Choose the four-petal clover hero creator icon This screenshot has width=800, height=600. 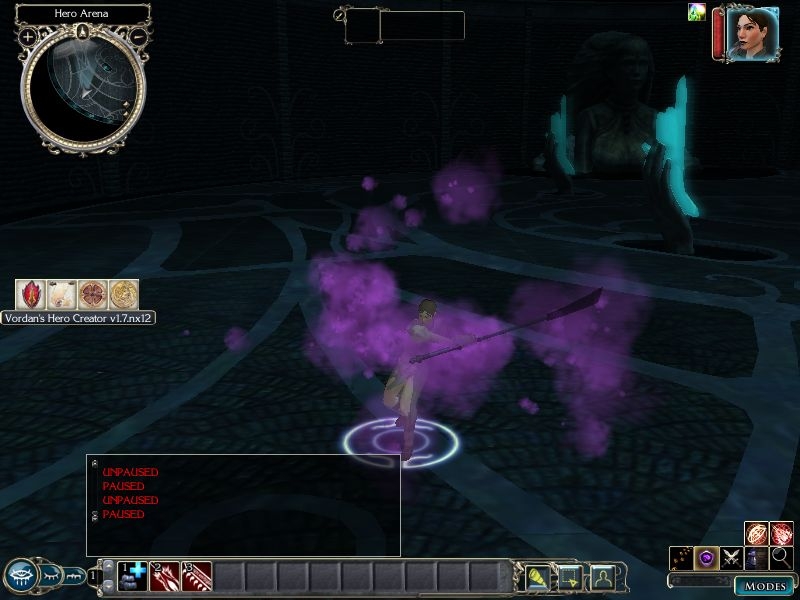pyautogui.click(x=92, y=294)
